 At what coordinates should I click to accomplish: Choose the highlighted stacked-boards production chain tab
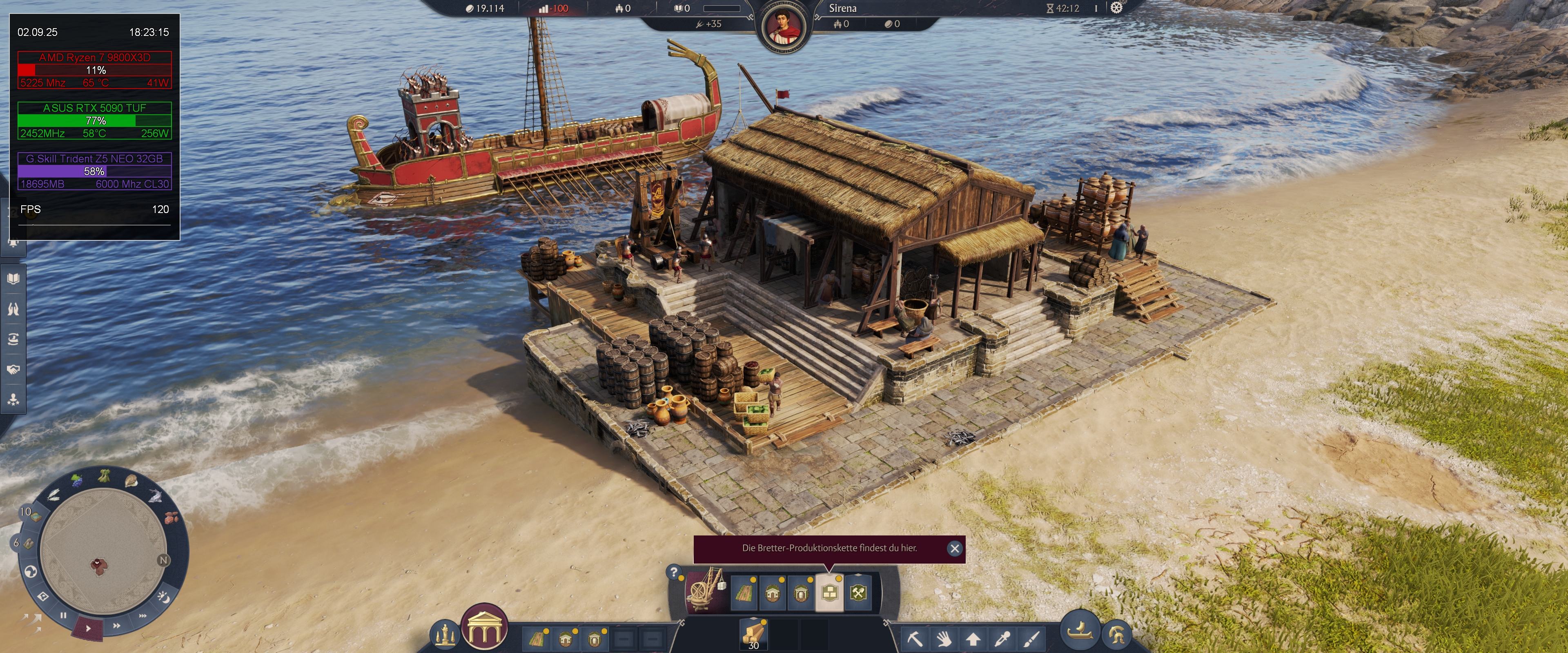[x=829, y=593]
